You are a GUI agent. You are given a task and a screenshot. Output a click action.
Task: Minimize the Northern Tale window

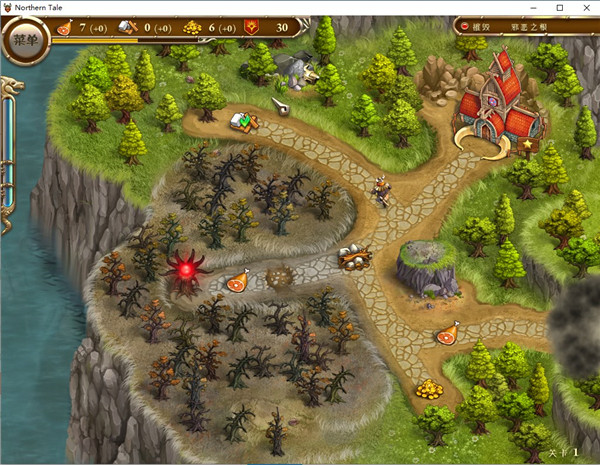click(534, 7)
